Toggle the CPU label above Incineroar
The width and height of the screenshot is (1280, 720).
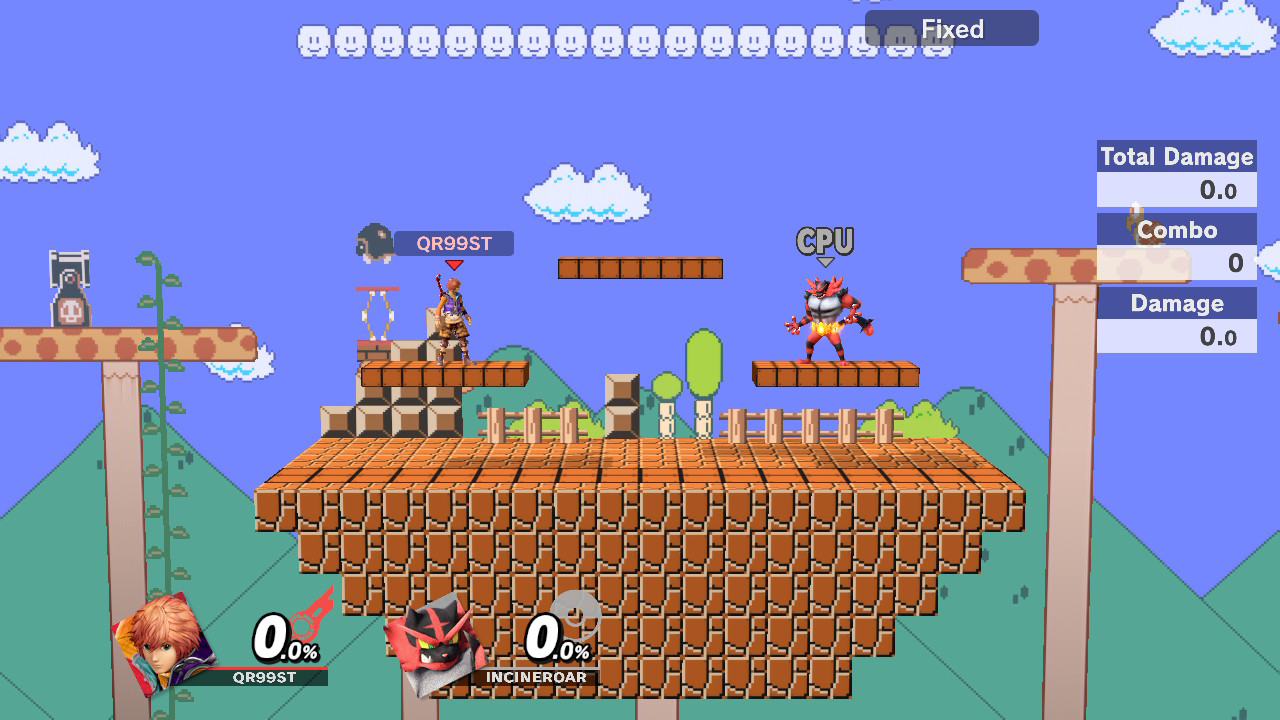coord(825,240)
